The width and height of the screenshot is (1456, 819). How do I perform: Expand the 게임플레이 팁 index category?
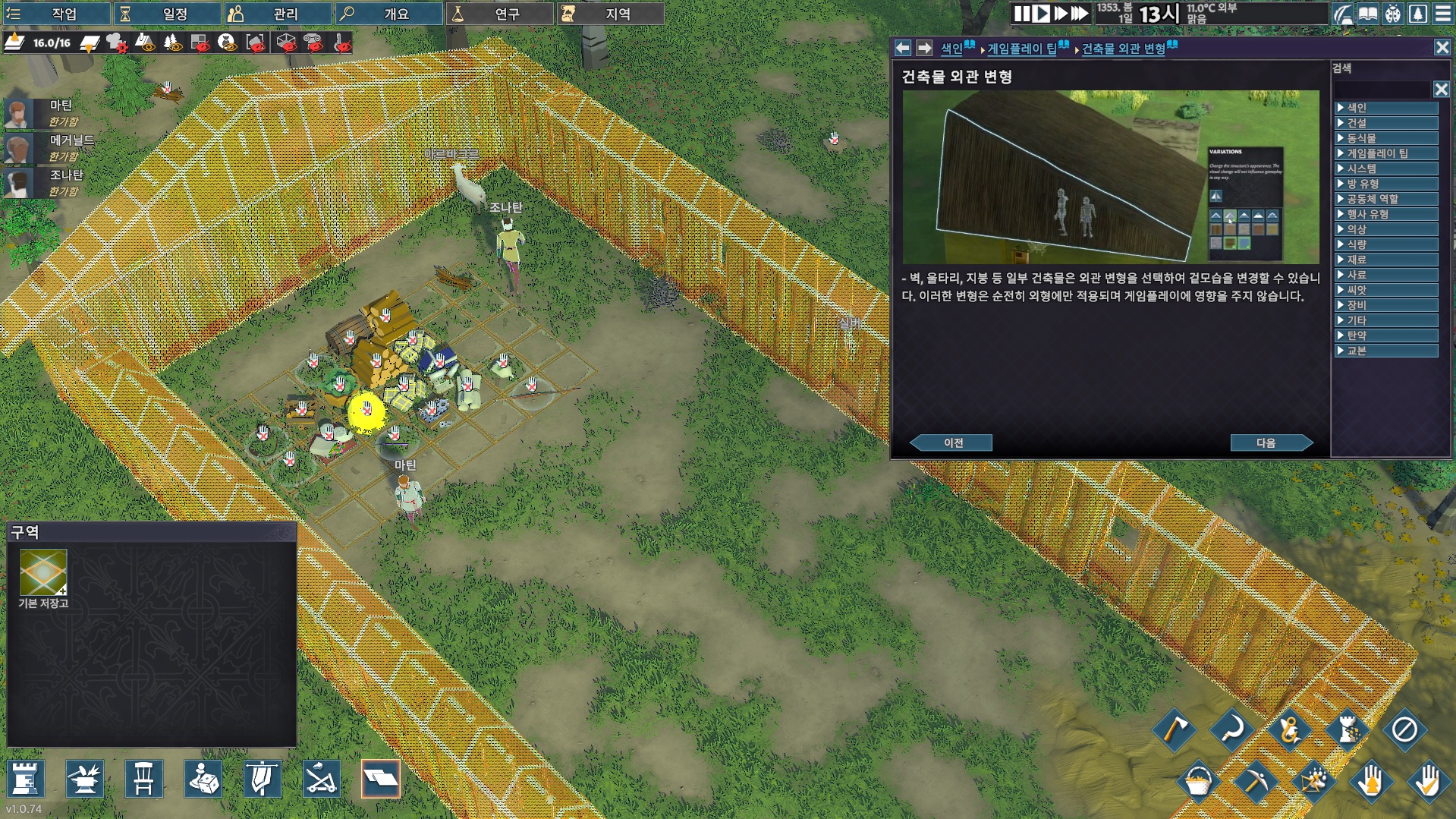pyautogui.click(x=1385, y=153)
